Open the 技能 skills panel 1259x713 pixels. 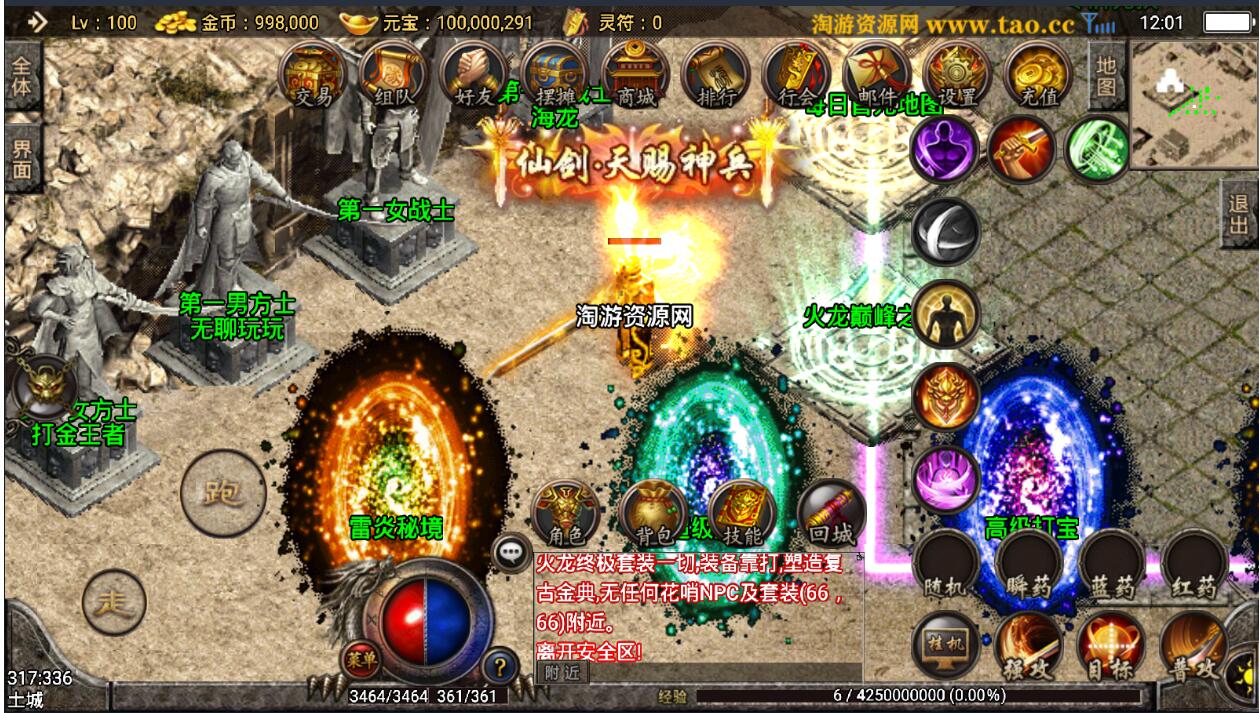pyautogui.click(x=743, y=514)
